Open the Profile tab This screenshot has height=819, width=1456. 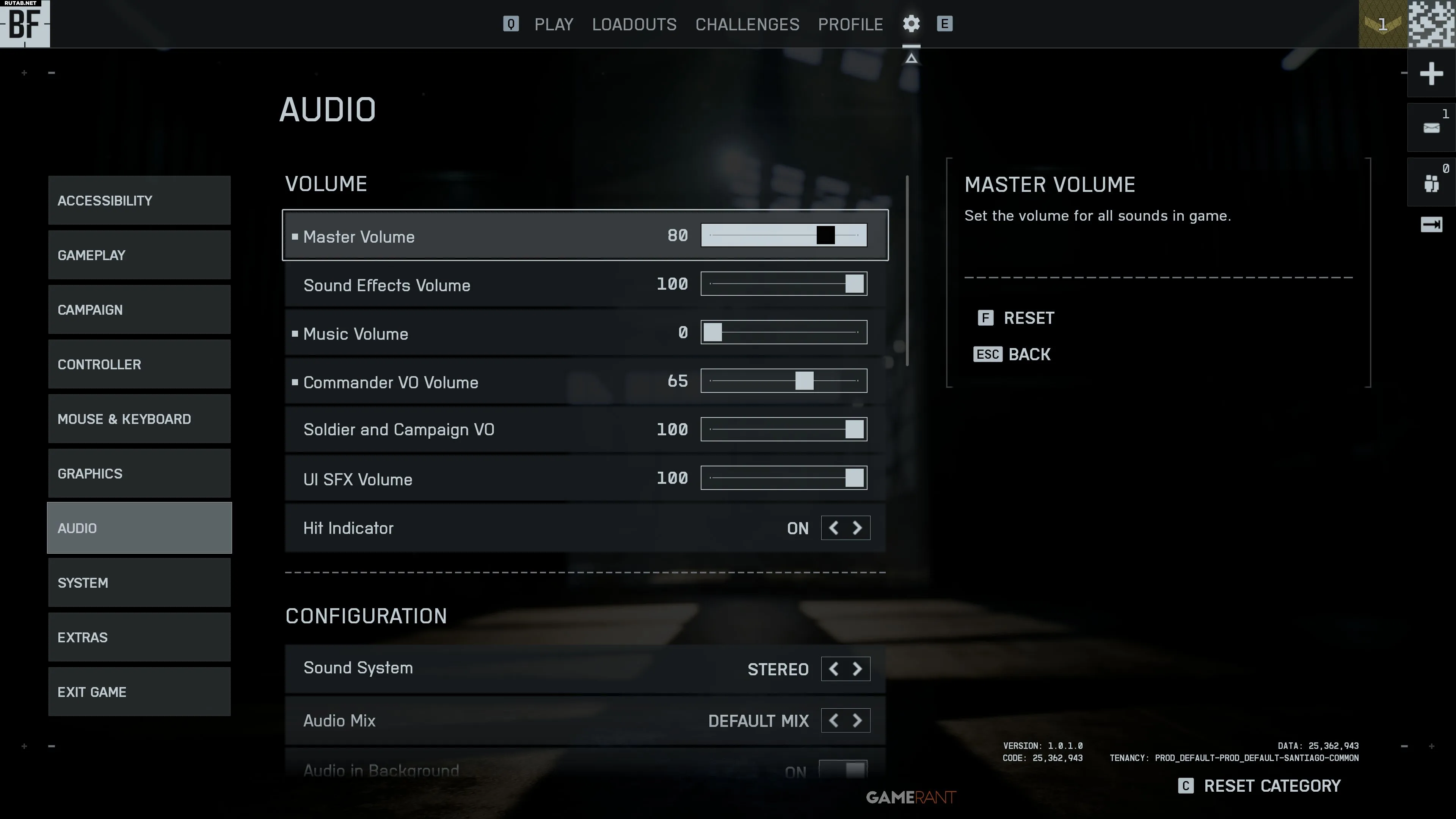pos(850,24)
